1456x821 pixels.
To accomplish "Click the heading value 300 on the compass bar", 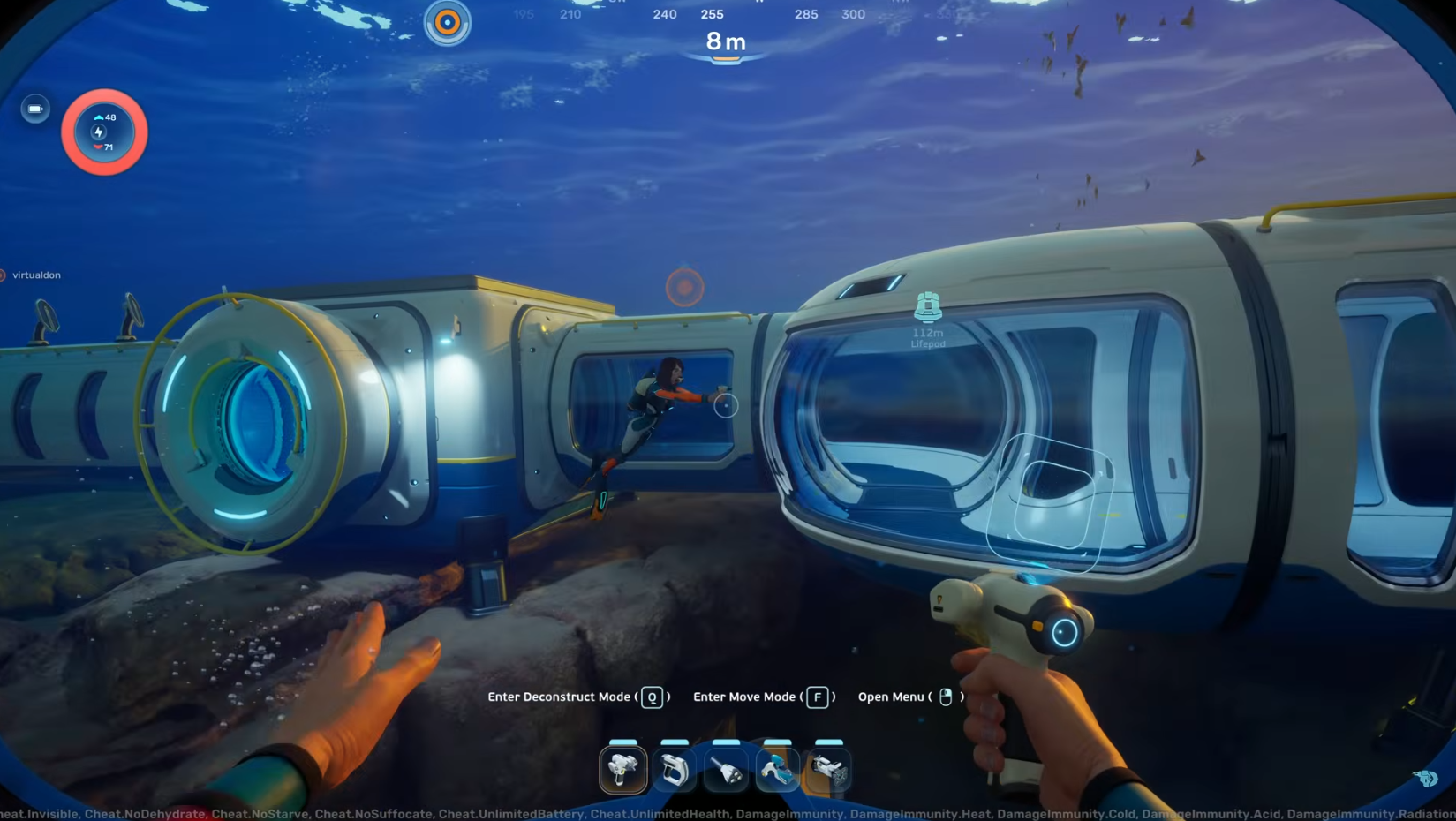I will point(852,14).
